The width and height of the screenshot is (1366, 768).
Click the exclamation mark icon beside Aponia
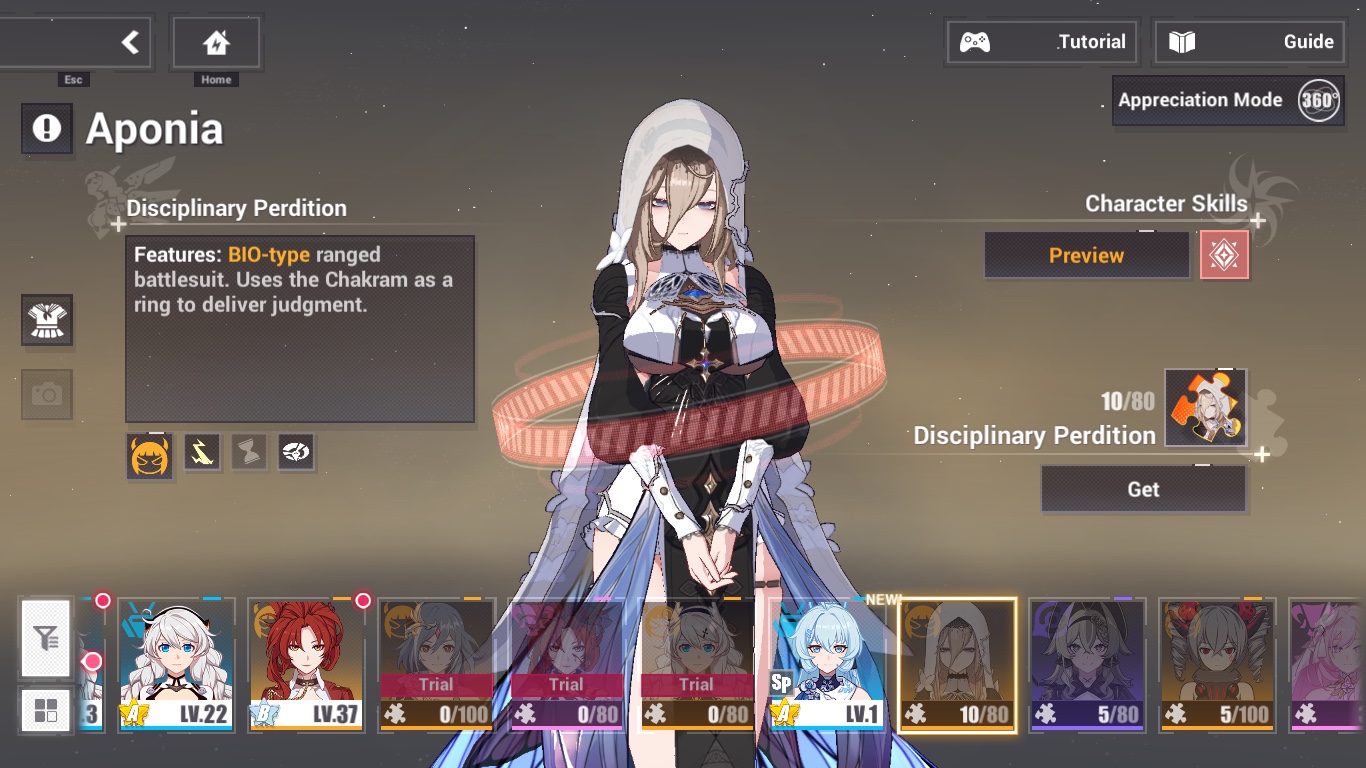46,129
